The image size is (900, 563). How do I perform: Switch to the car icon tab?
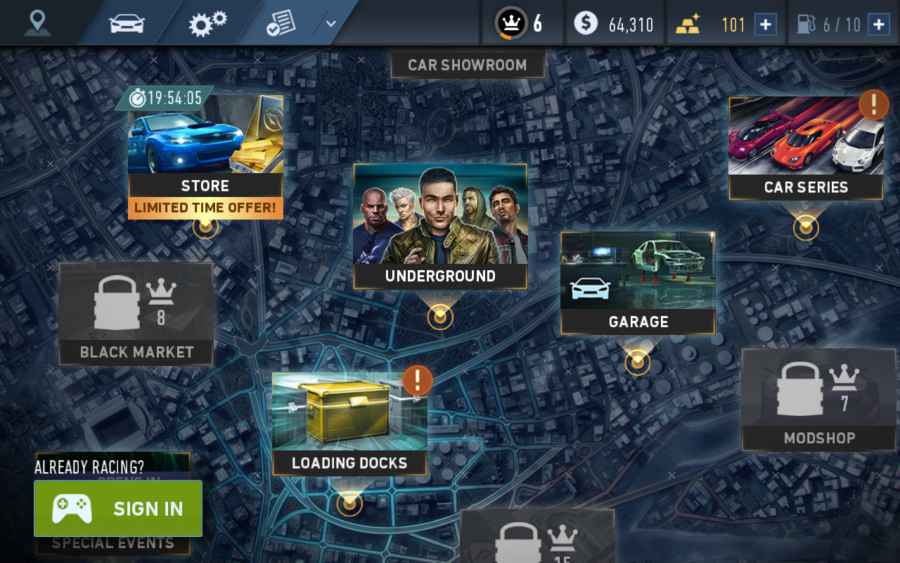coord(127,22)
